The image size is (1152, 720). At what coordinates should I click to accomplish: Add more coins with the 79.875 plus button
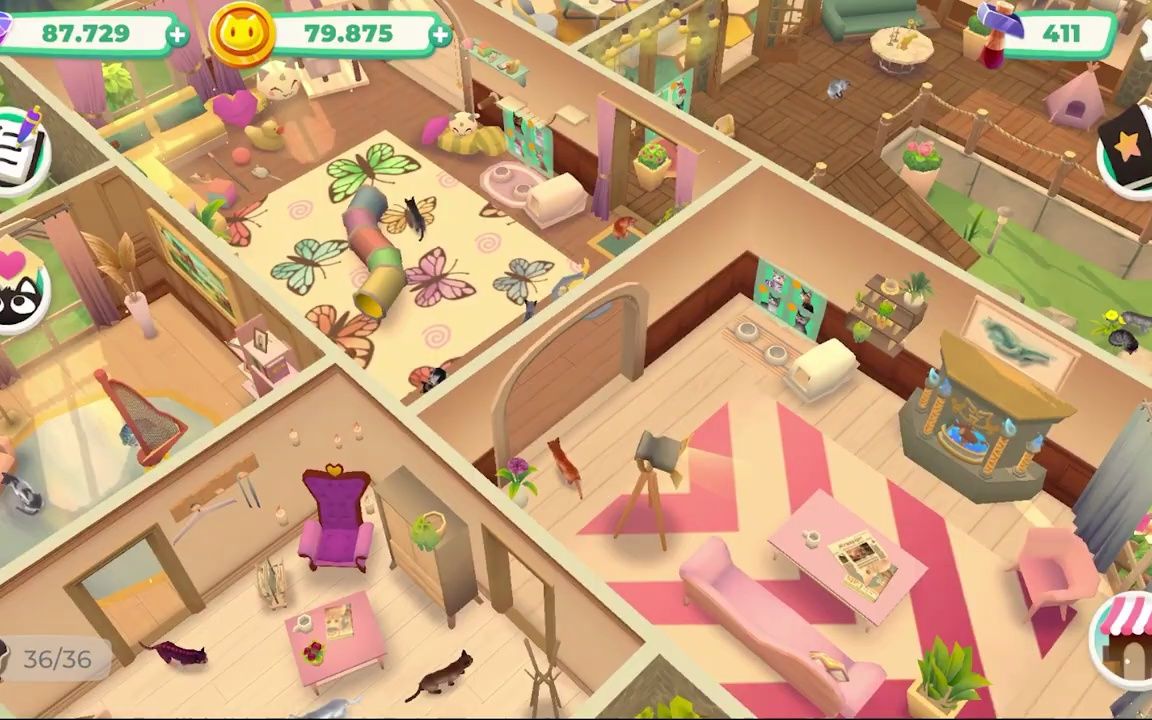(x=440, y=35)
